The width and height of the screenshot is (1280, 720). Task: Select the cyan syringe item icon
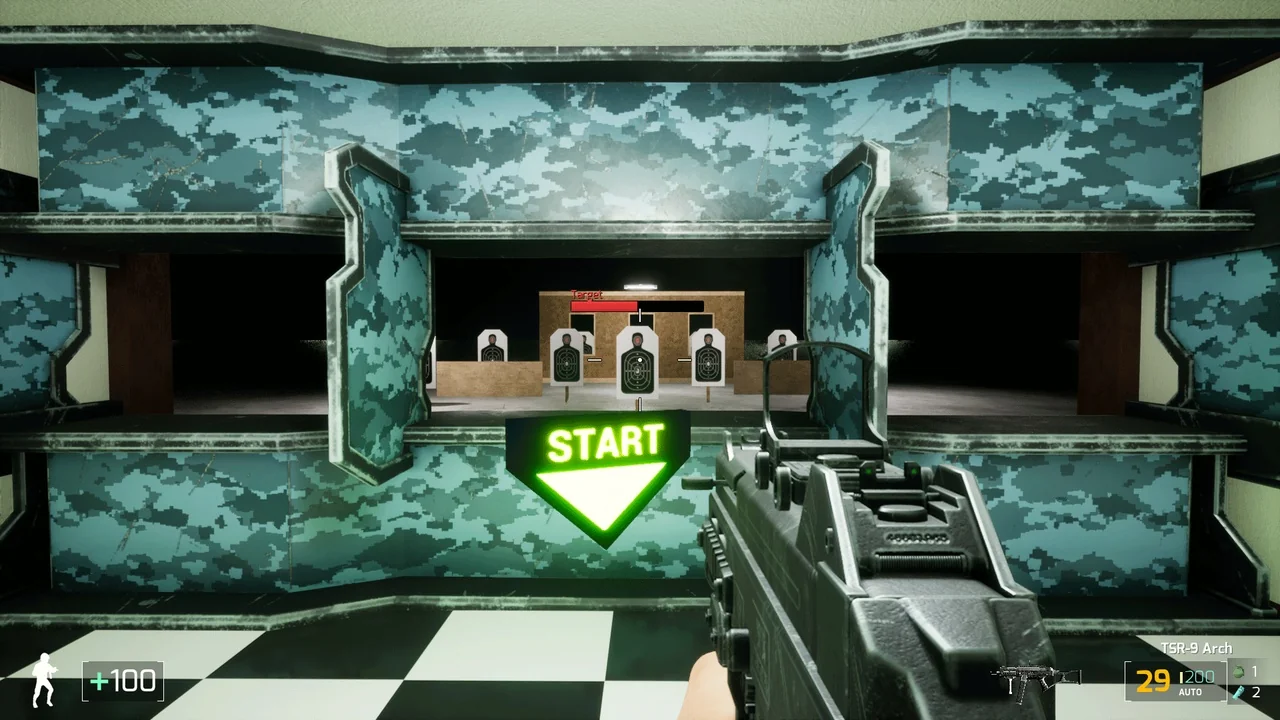point(1240,692)
